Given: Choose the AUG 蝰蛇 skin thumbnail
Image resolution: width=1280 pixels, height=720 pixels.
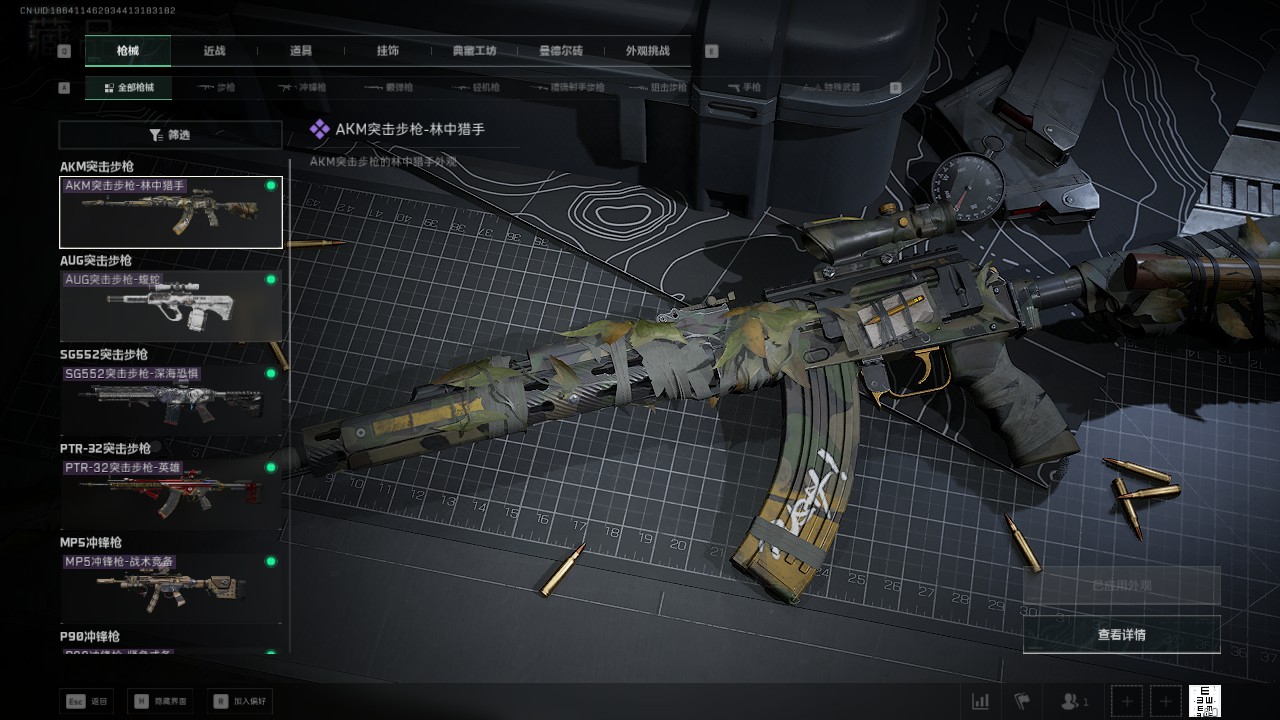Looking at the screenshot, I should pos(170,306).
